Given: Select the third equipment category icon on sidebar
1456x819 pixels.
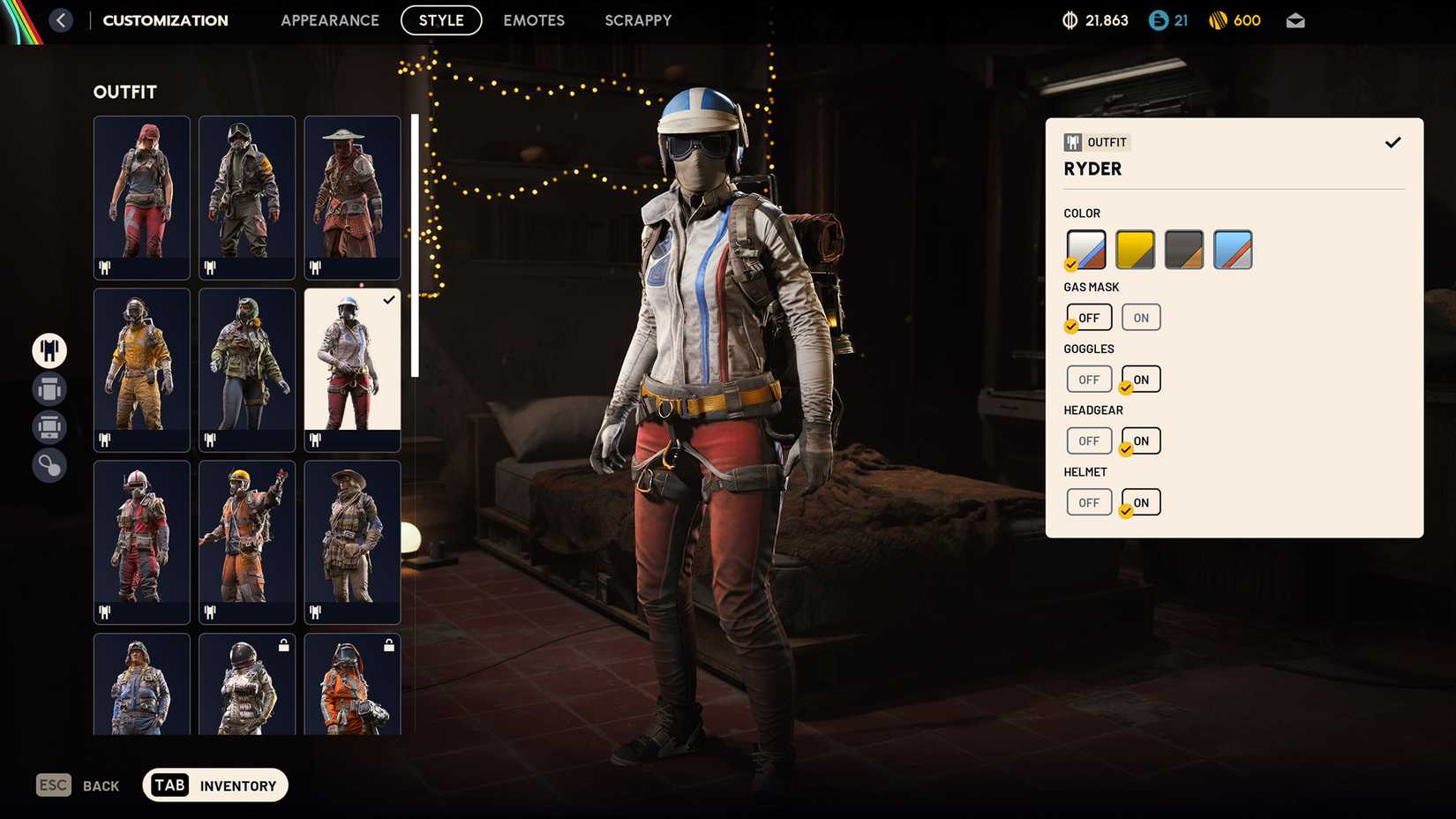Looking at the screenshot, I should pyautogui.click(x=49, y=427).
